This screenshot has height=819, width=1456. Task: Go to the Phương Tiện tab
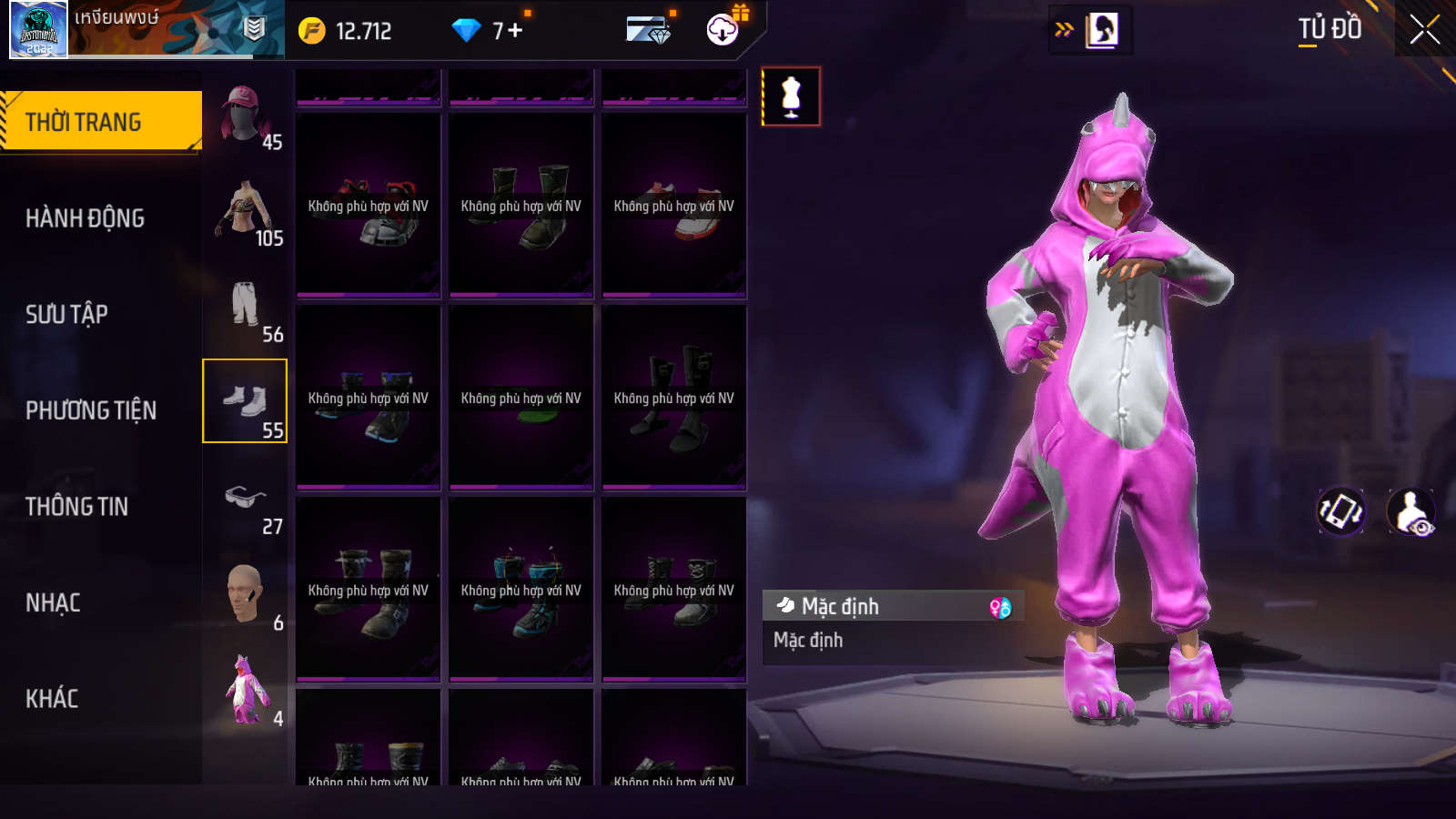[91, 410]
